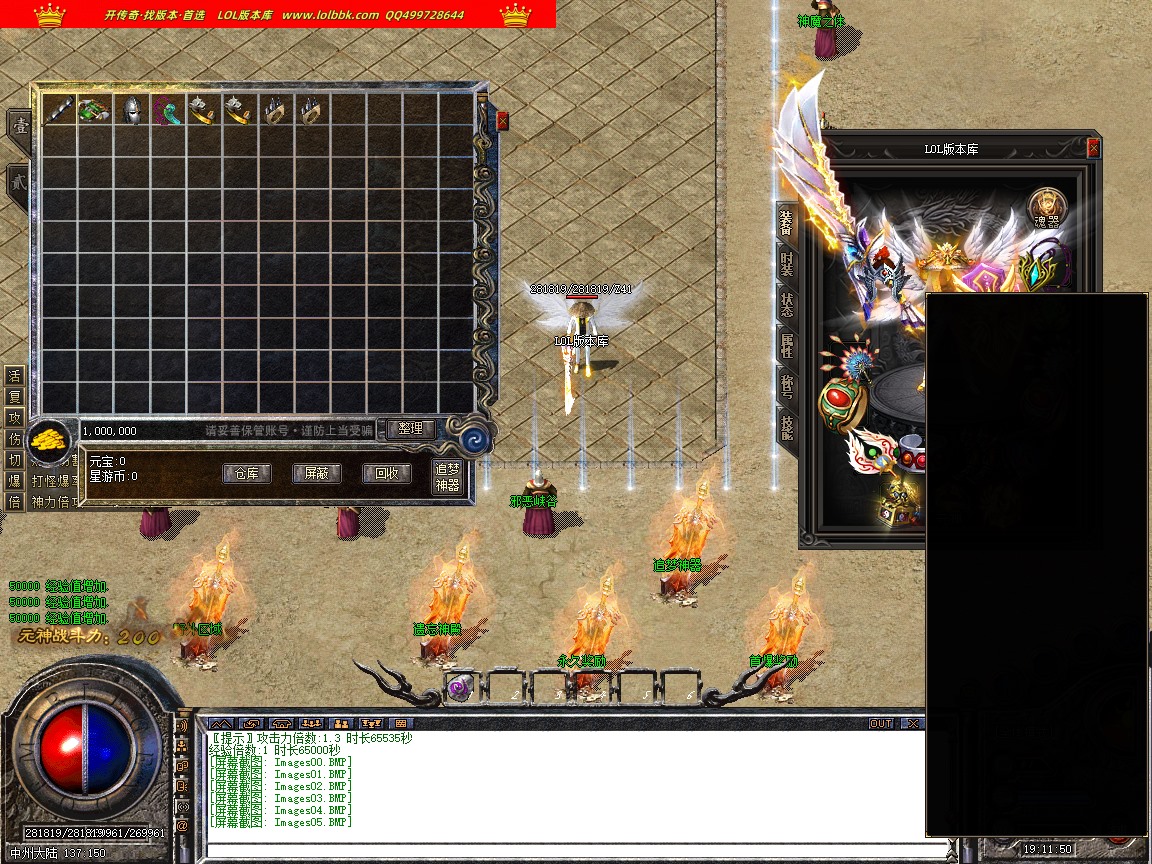Image resolution: width=1152 pixels, height=864 pixels.
Task: Open the 追梦神器 panel
Action: click(x=447, y=477)
